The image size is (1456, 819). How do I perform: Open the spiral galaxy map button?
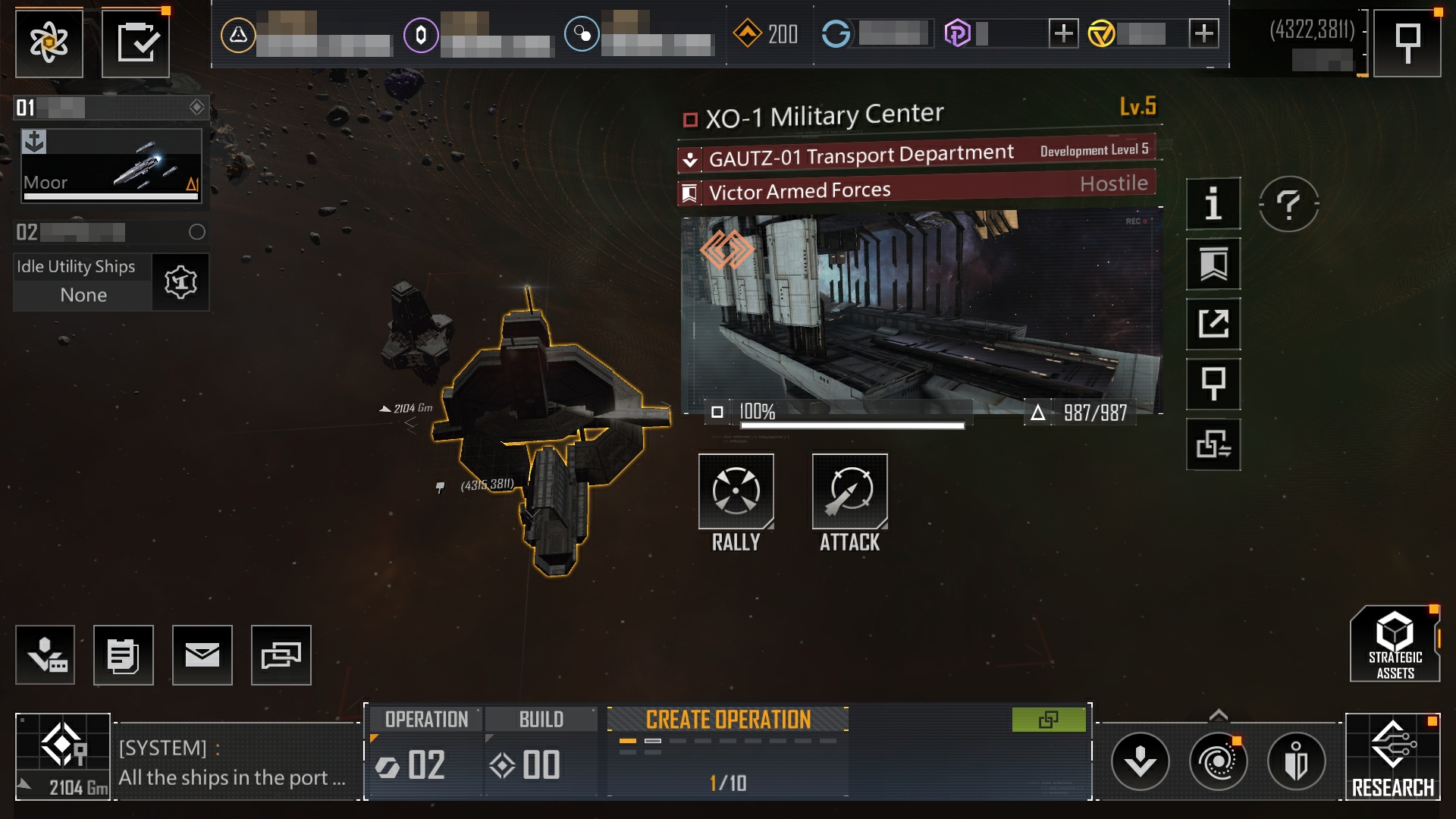tap(1218, 761)
